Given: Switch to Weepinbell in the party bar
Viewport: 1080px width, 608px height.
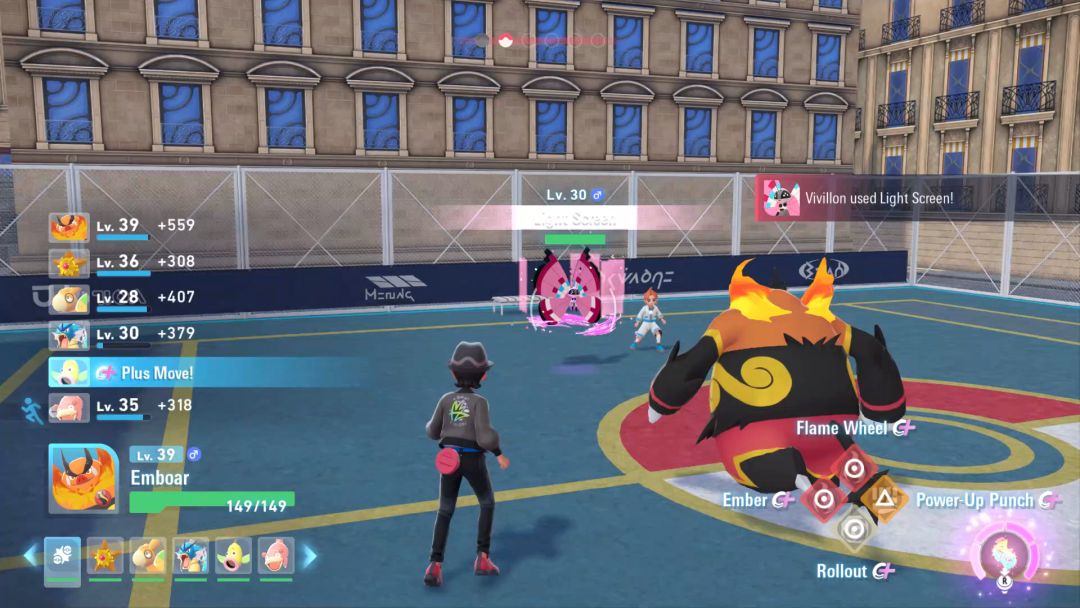Looking at the screenshot, I should [233, 556].
